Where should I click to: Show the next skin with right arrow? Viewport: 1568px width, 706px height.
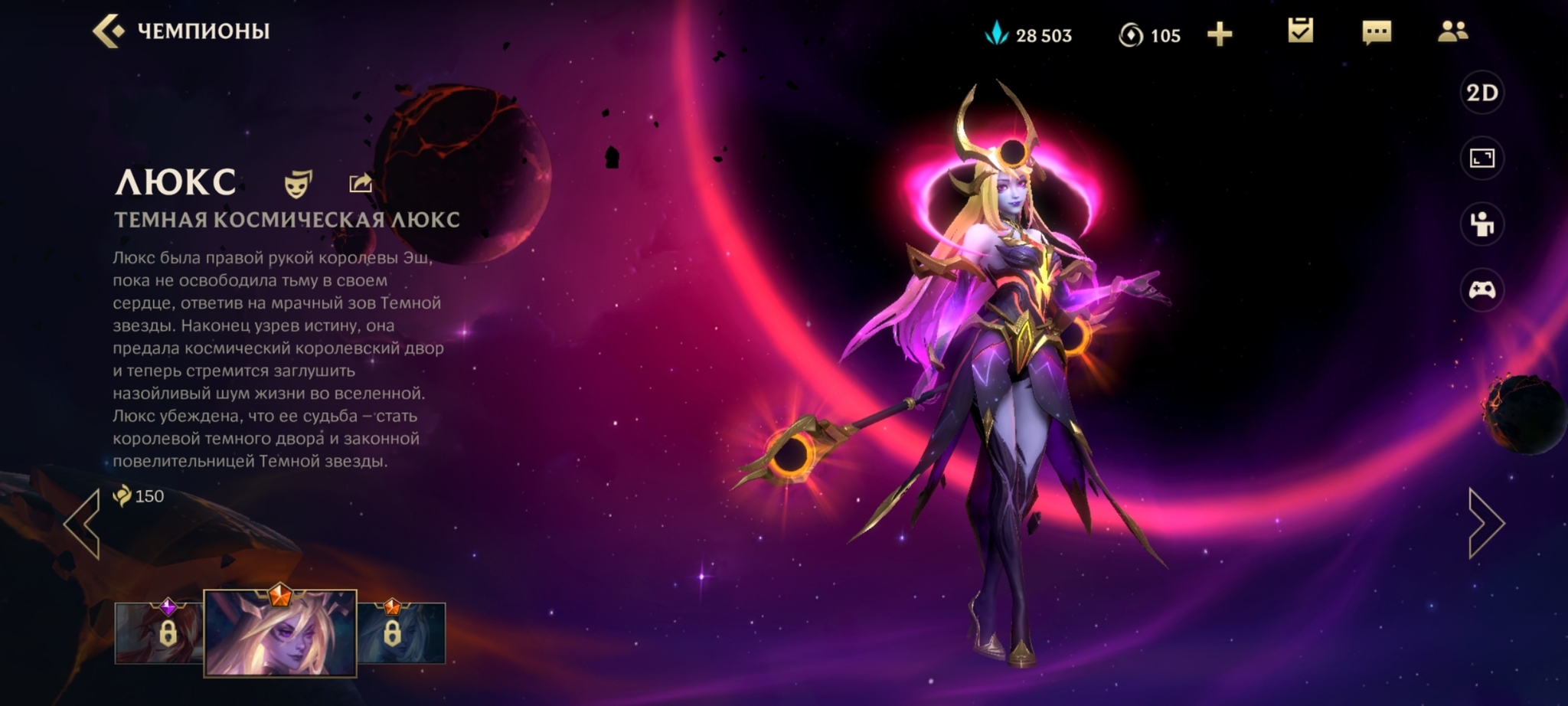pos(1486,523)
